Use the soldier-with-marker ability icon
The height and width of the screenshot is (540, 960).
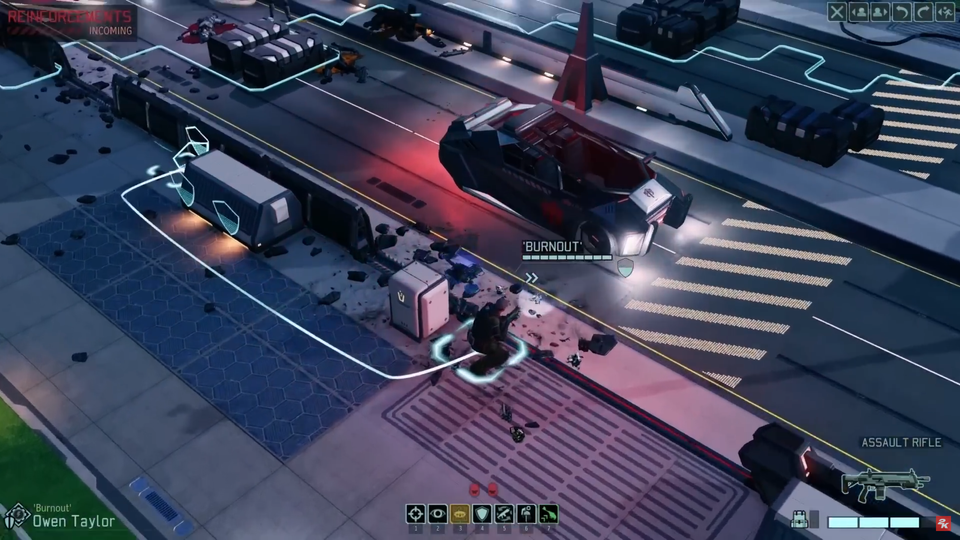[525, 513]
